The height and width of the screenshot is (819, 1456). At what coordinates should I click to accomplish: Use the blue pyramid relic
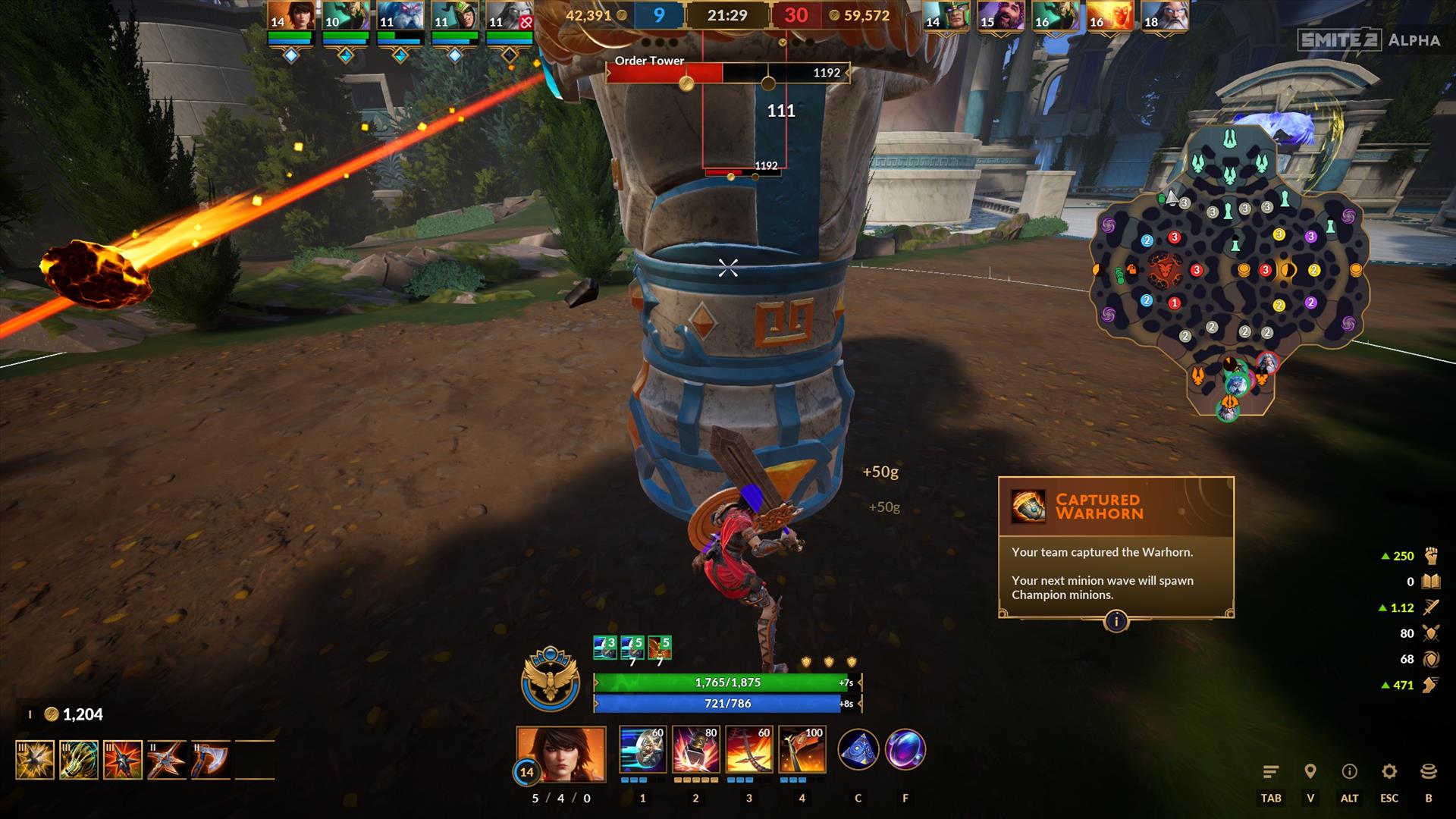858,750
